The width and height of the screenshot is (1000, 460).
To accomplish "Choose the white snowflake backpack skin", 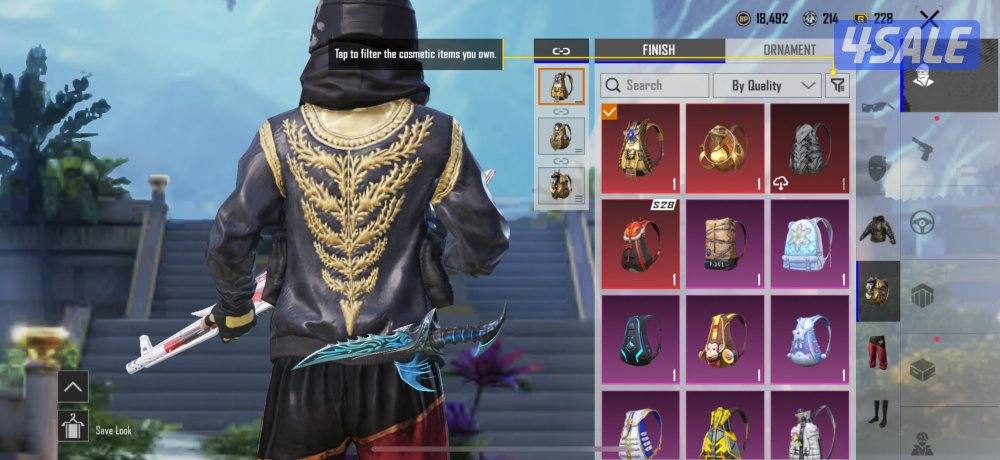I will point(809,244).
